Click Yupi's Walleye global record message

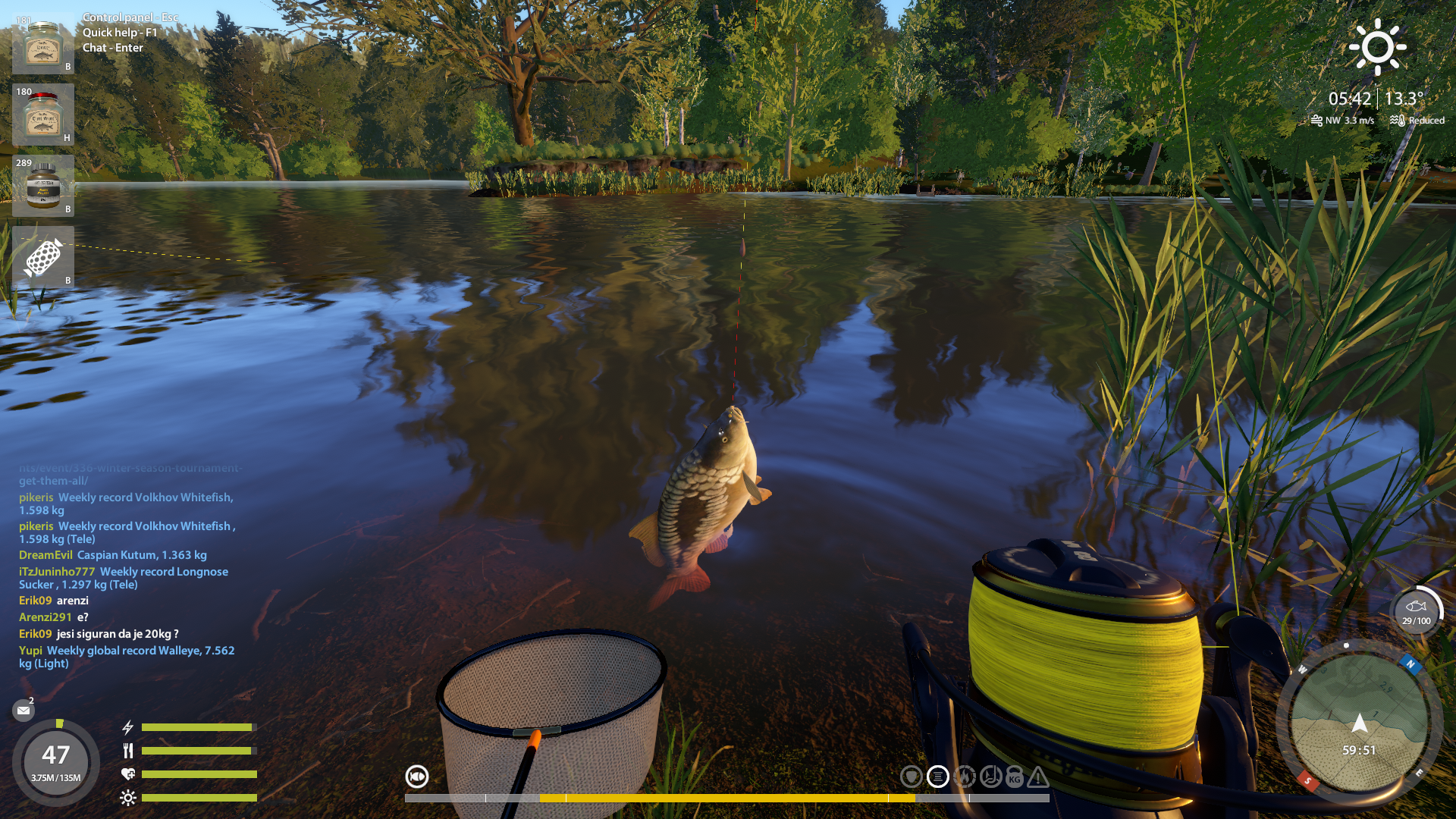pyautogui.click(x=127, y=657)
